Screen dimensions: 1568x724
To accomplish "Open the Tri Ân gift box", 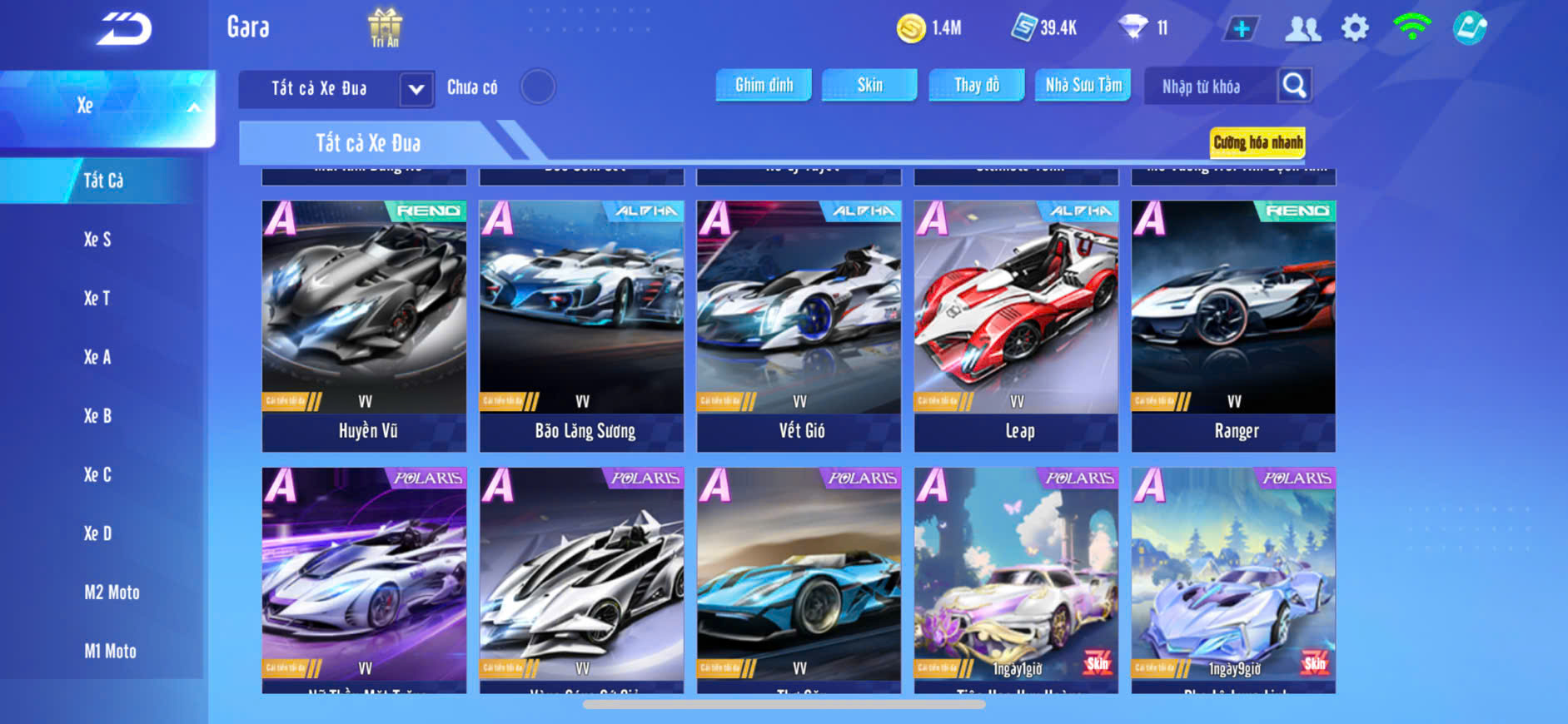I will point(385,27).
